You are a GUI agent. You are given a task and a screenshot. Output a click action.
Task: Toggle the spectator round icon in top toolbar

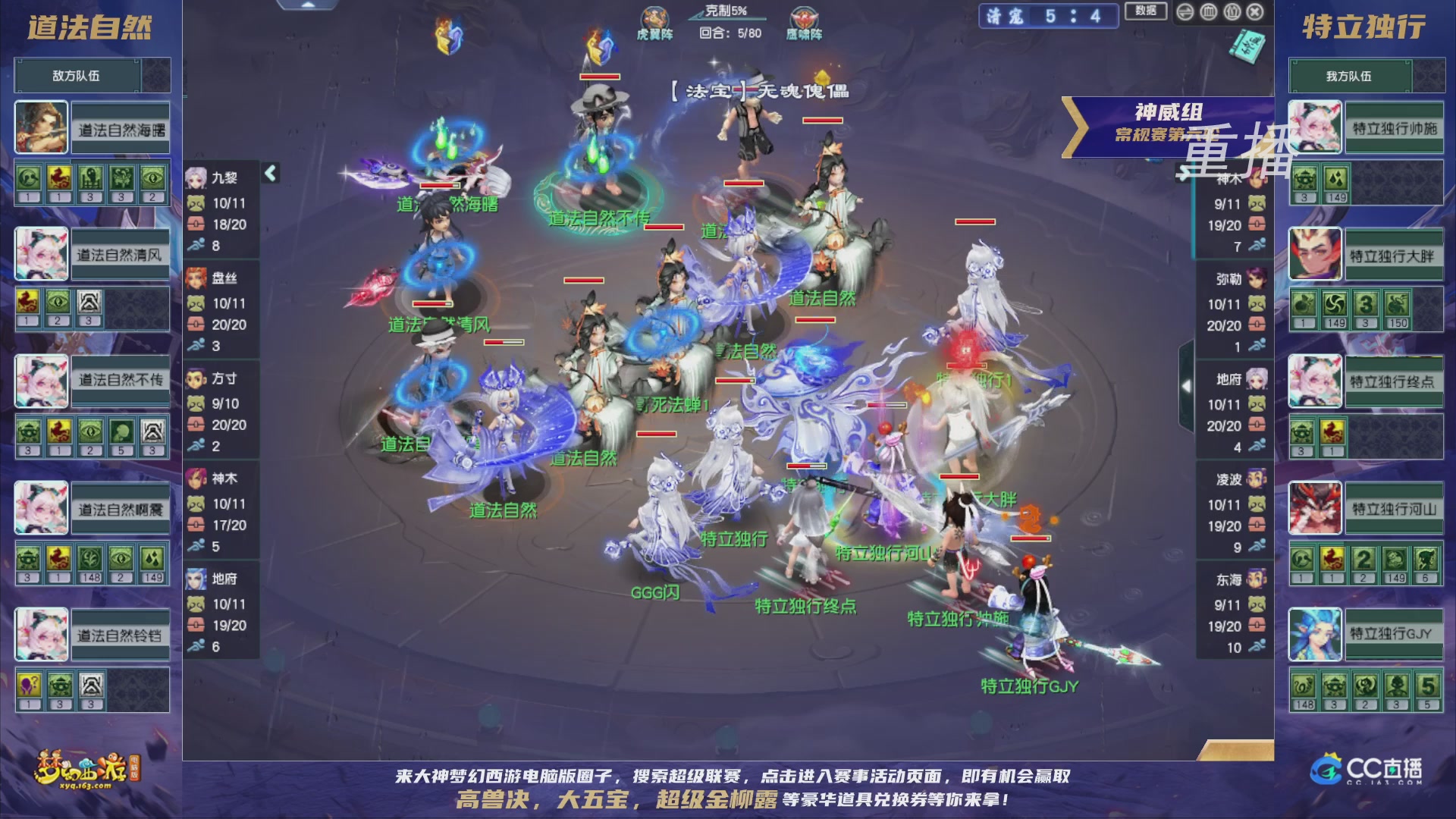click(1232, 13)
